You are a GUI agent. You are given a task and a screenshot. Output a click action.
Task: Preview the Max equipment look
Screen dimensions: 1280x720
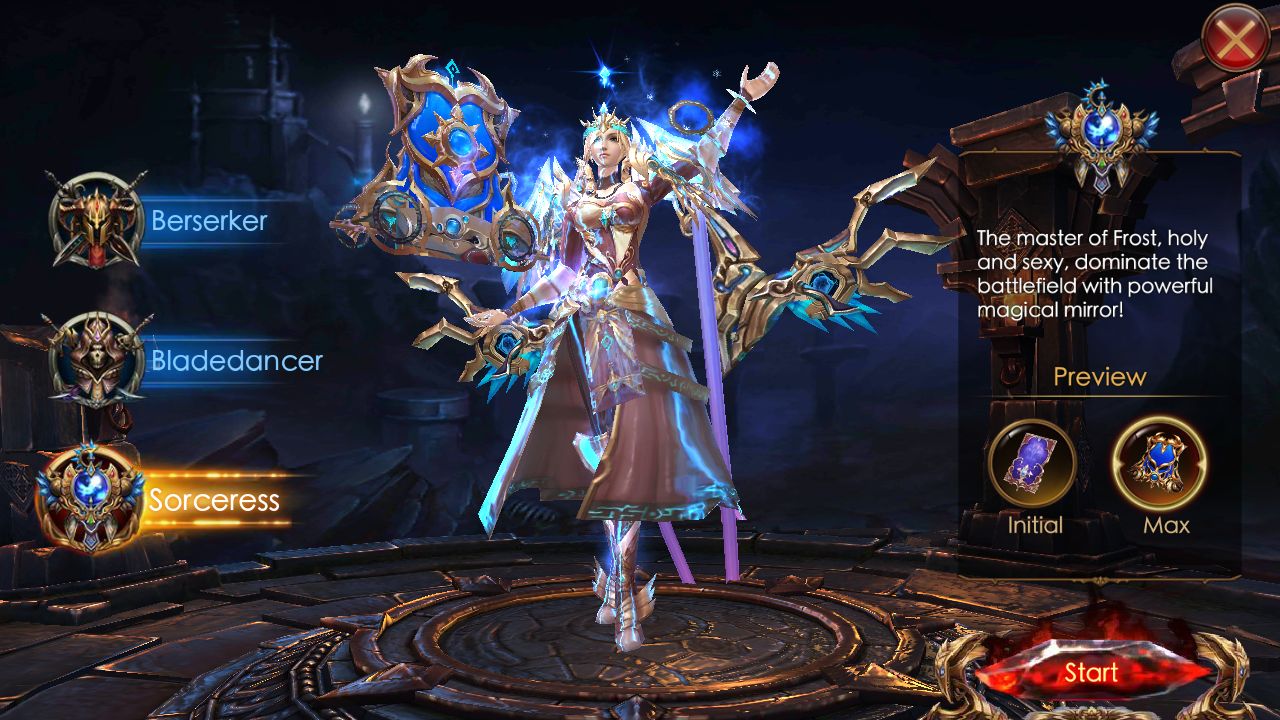click(x=1160, y=463)
